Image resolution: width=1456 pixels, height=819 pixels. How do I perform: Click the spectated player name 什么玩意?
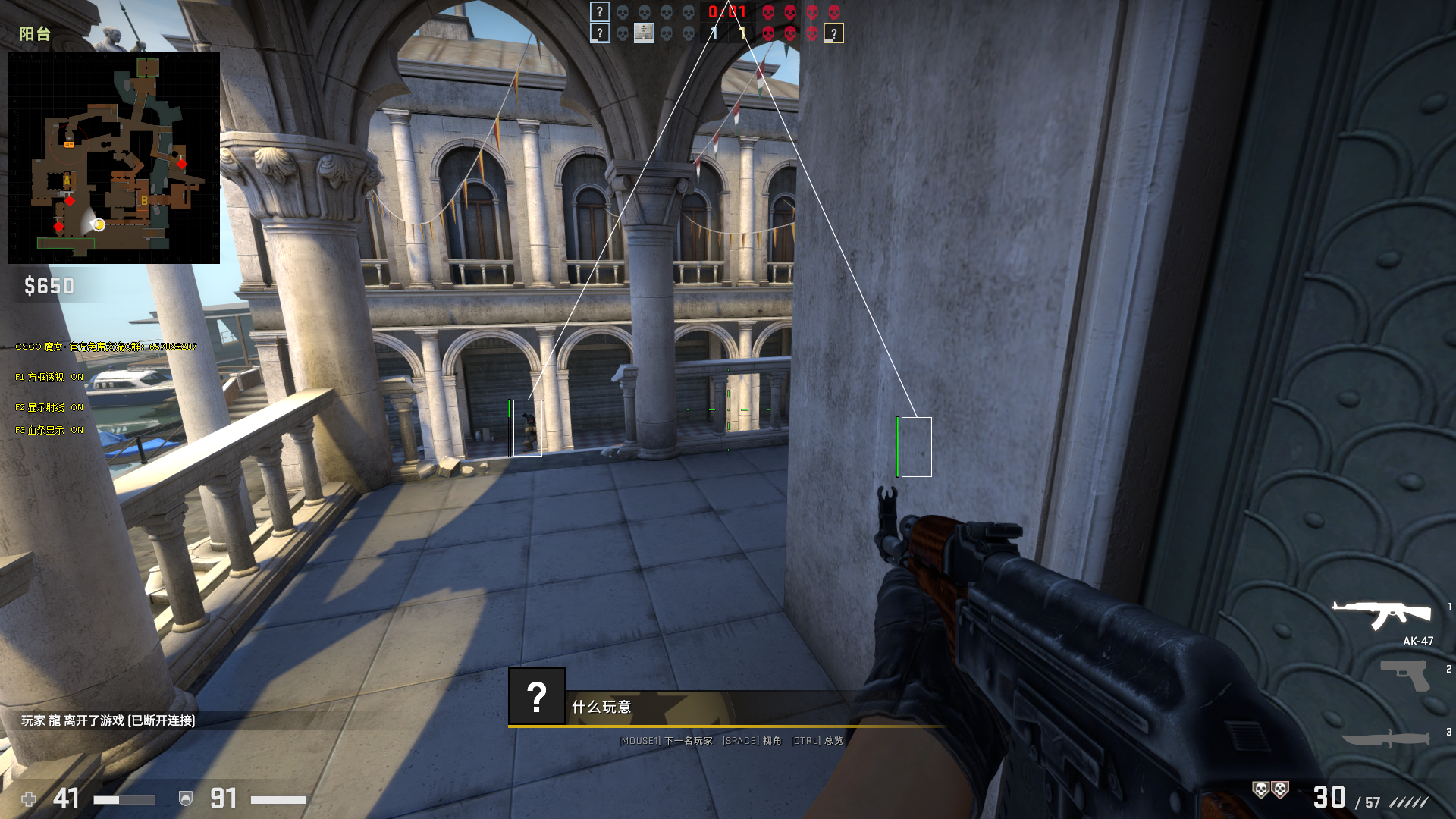(x=601, y=707)
